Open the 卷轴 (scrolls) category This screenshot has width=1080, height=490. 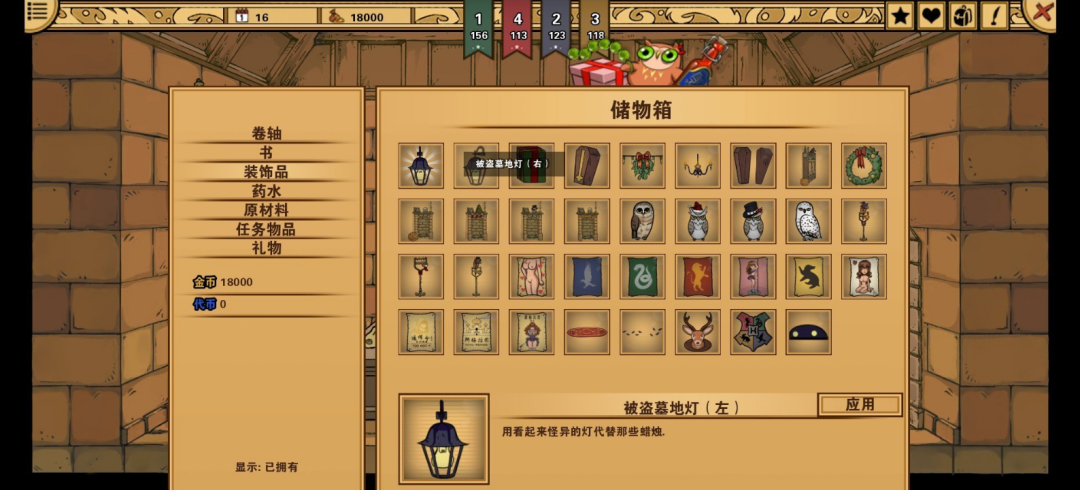click(x=266, y=134)
